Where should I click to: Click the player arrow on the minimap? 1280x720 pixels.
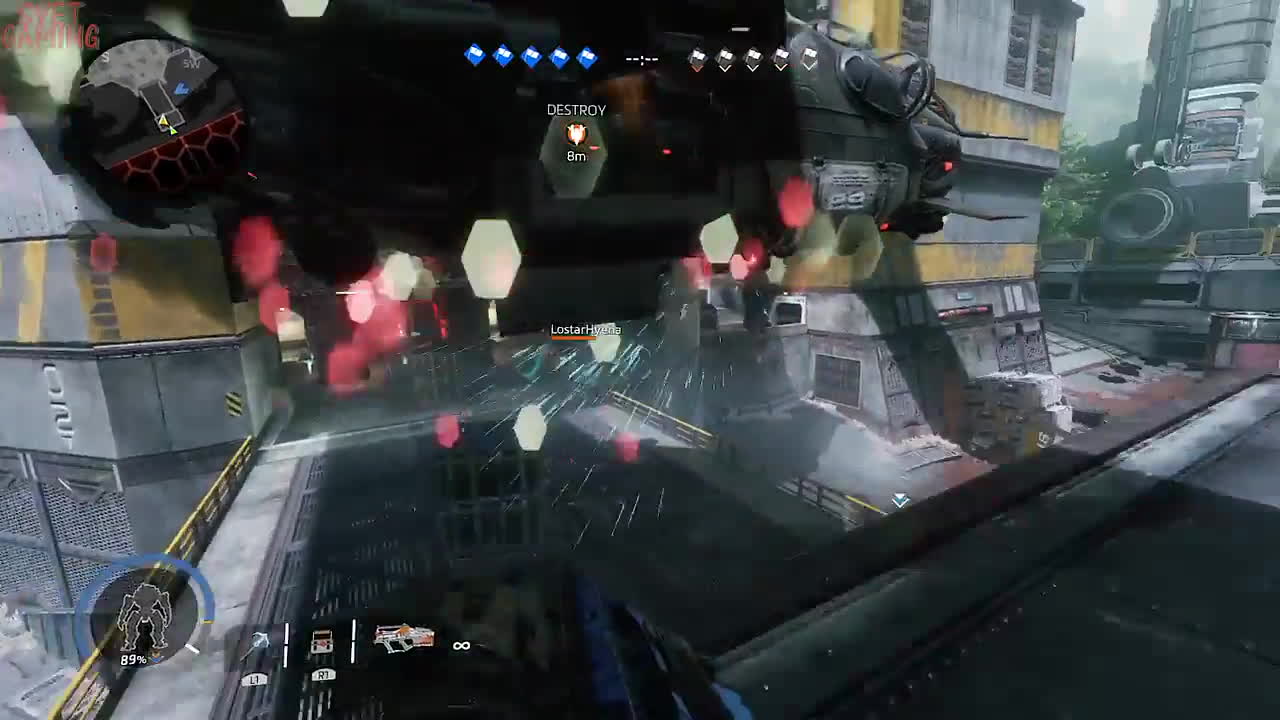[173, 131]
